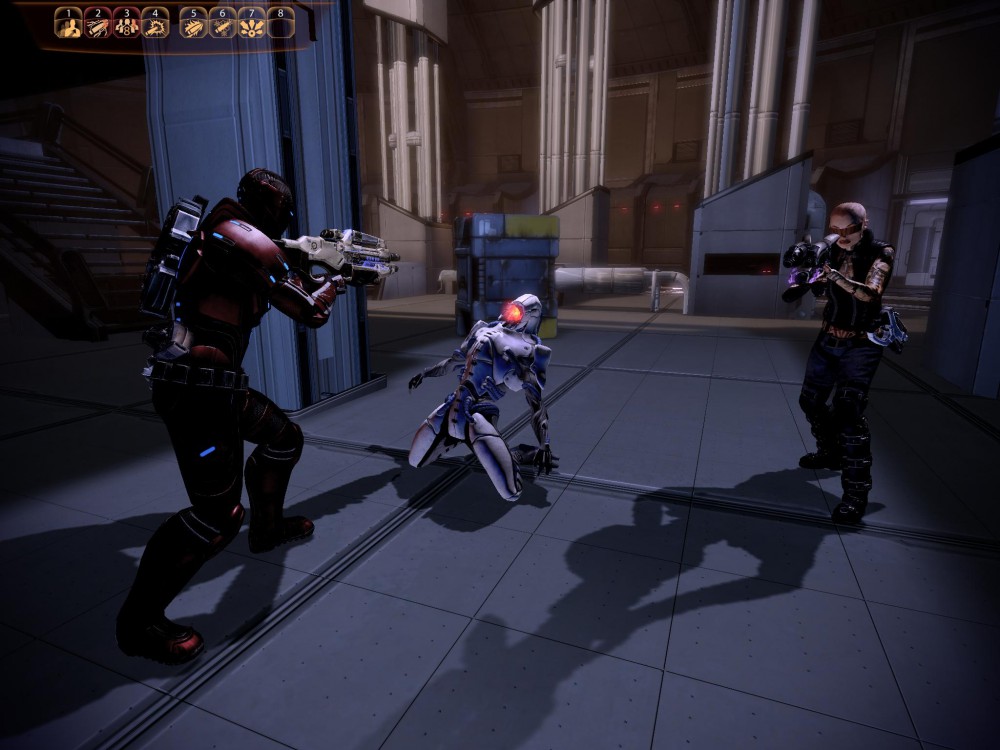Activate the radial burst power in slot 7
This screenshot has height=750, width=1000.
[x=251, y=23]
